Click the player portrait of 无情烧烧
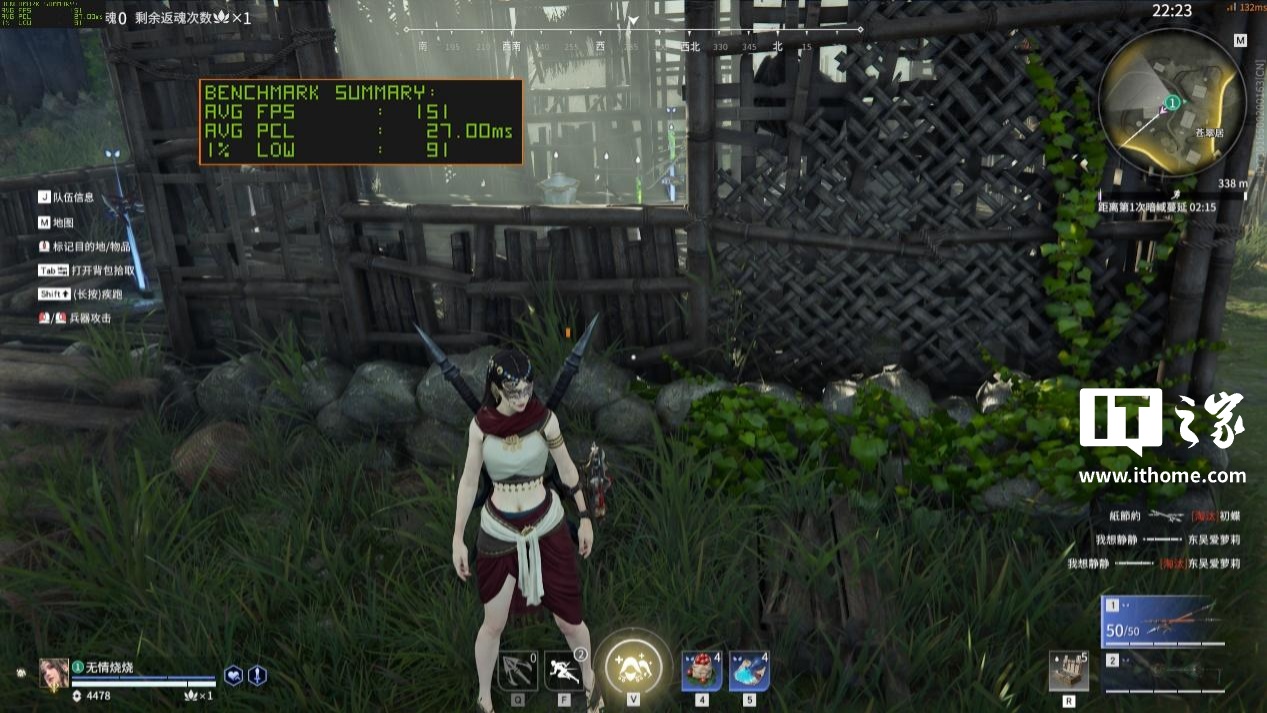The height and width of the screenshot is (713, 1267). click(54, 673)
